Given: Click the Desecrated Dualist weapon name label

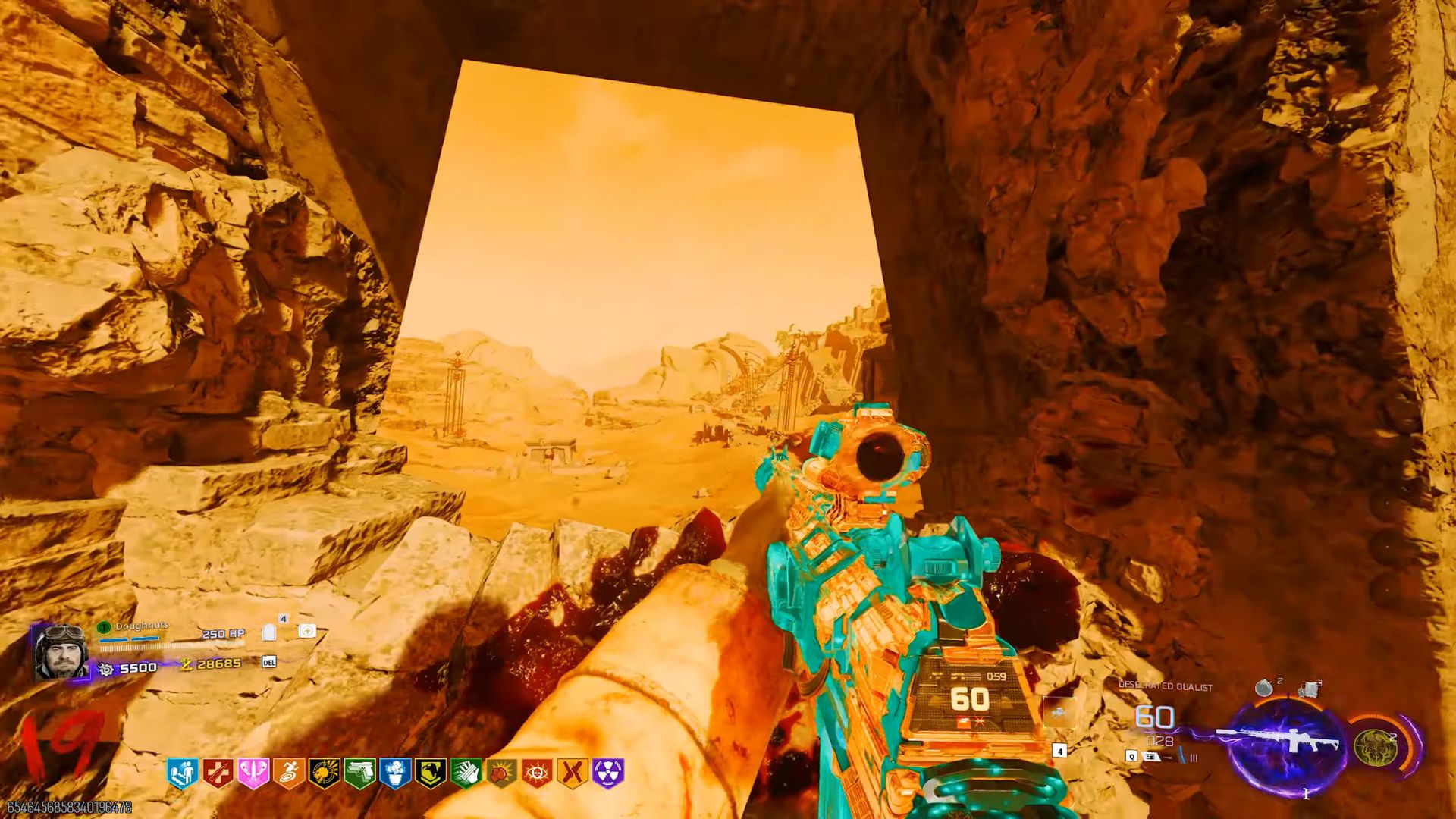Looking at the screenshot, I should pos(1166,686).
